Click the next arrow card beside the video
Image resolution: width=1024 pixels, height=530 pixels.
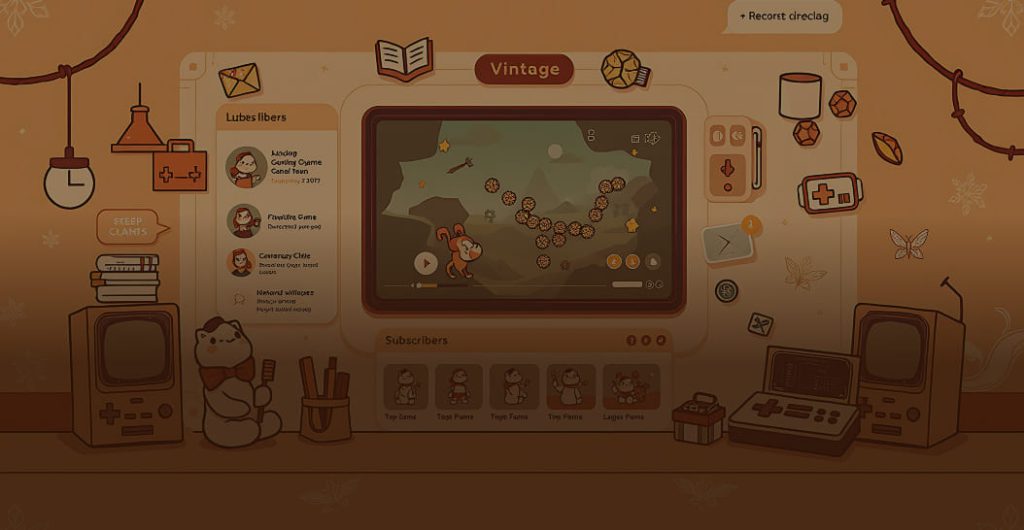pyautogui.click(x=726, y=243)
